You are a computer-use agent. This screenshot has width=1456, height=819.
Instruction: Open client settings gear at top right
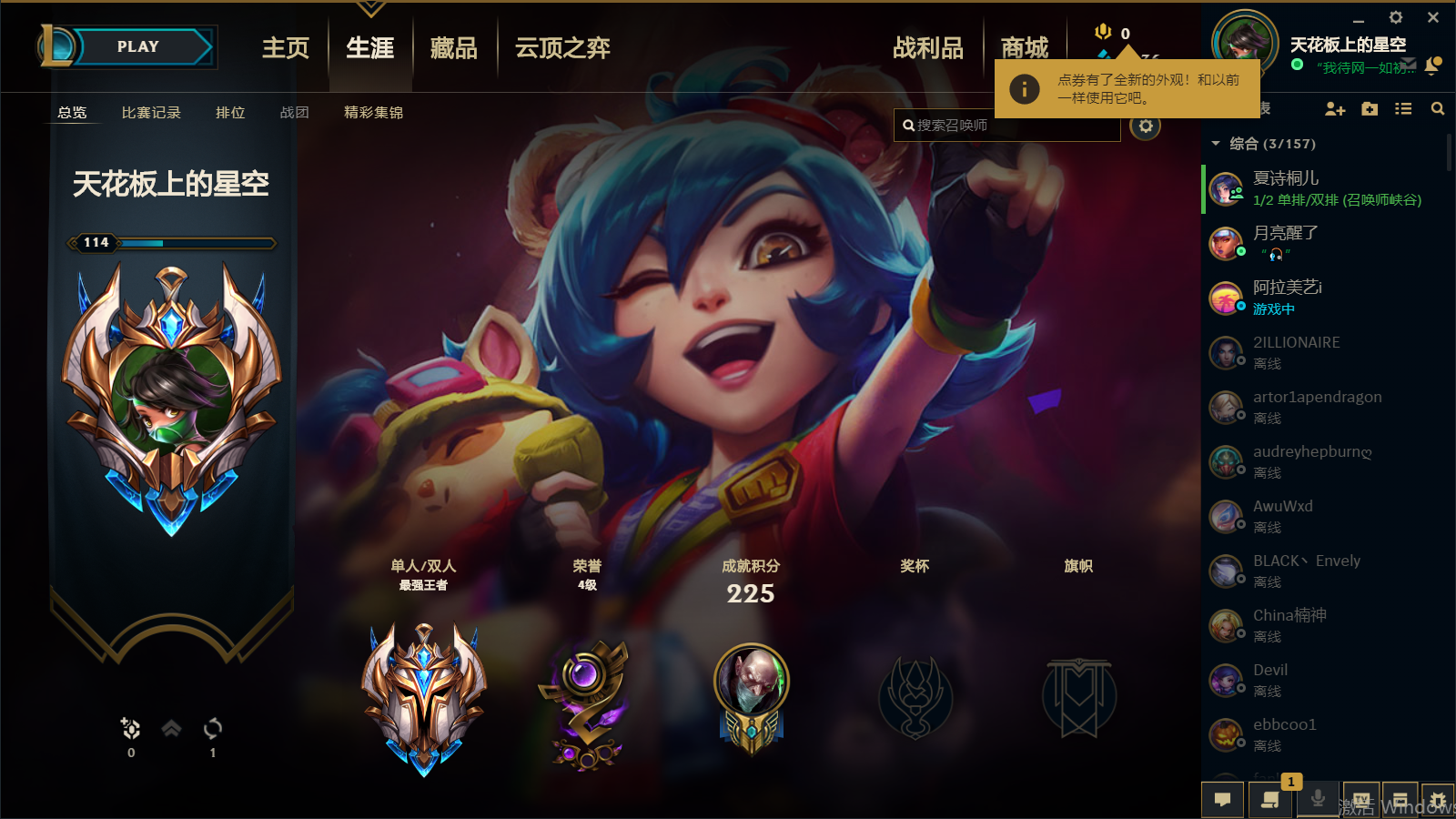tap(1395, 17)
